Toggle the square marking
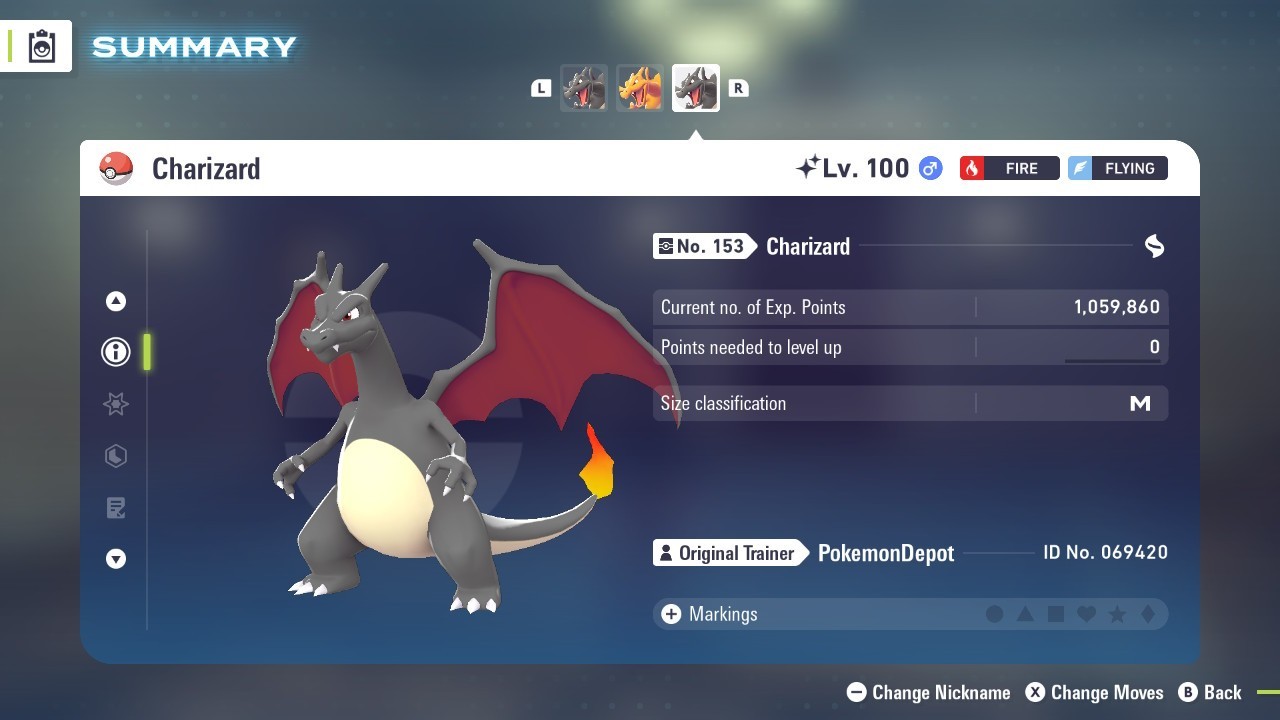1280x720 pixels. 1055,614
